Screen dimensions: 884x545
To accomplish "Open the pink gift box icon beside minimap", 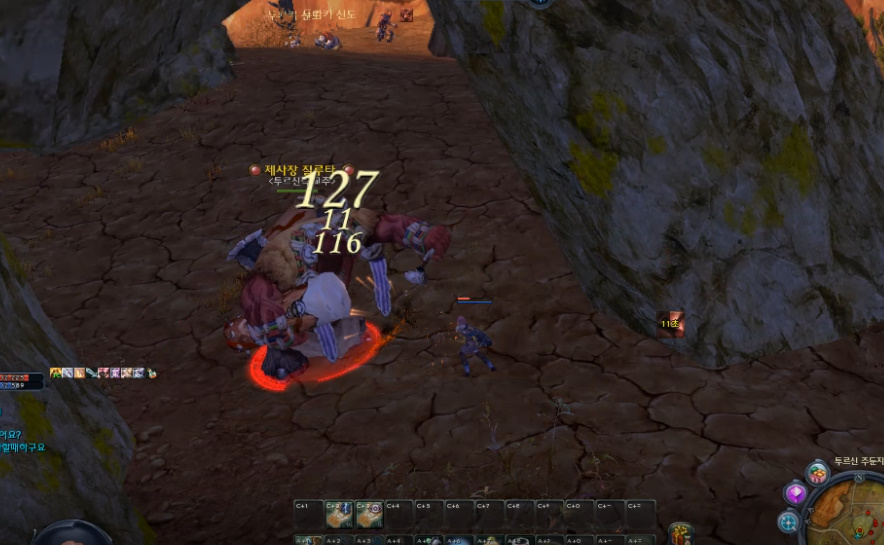I will [817, 472].
